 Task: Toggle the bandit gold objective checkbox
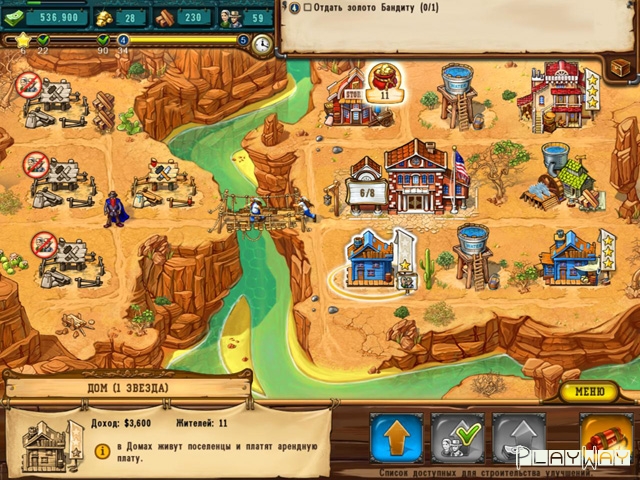click(x=307, y=8)
